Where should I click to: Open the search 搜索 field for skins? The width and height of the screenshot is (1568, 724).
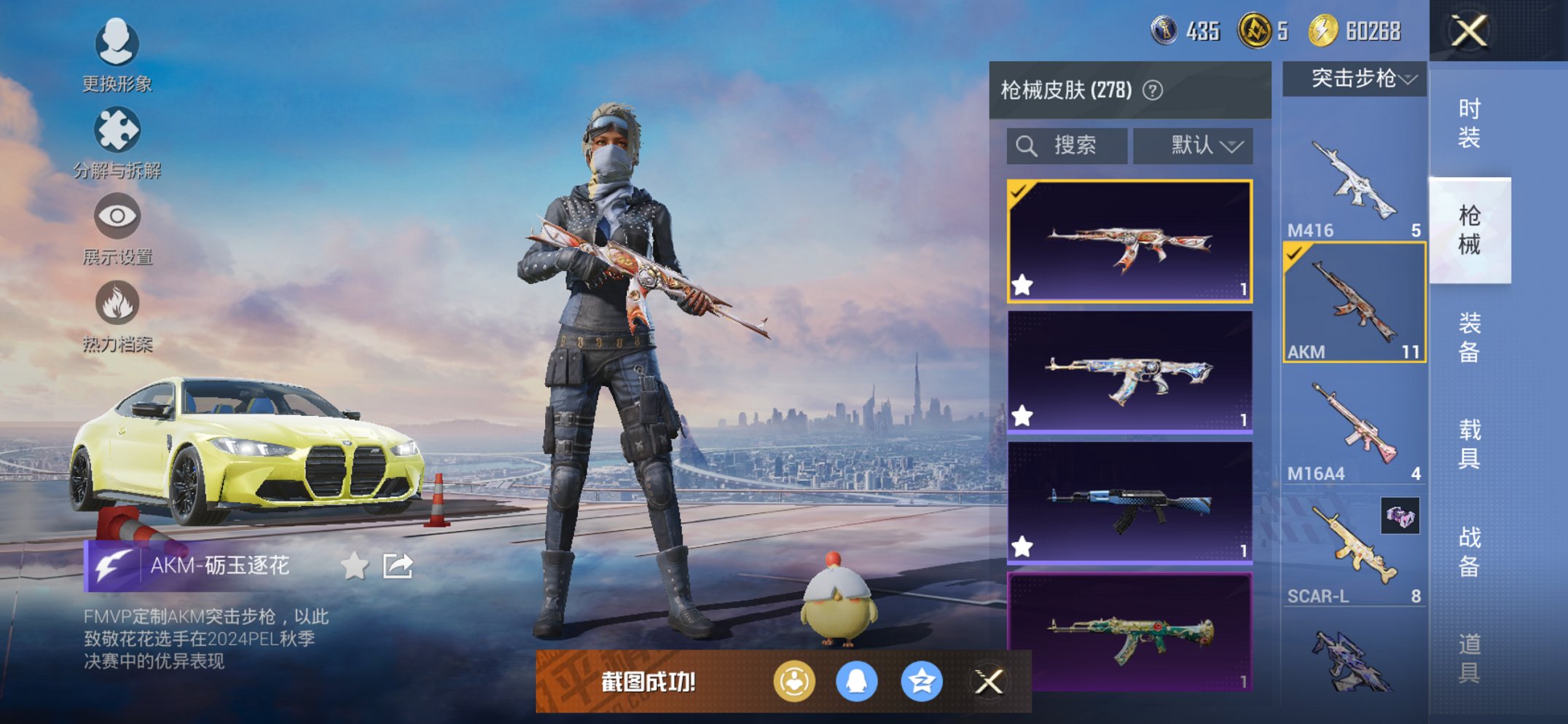point(1067,145)
